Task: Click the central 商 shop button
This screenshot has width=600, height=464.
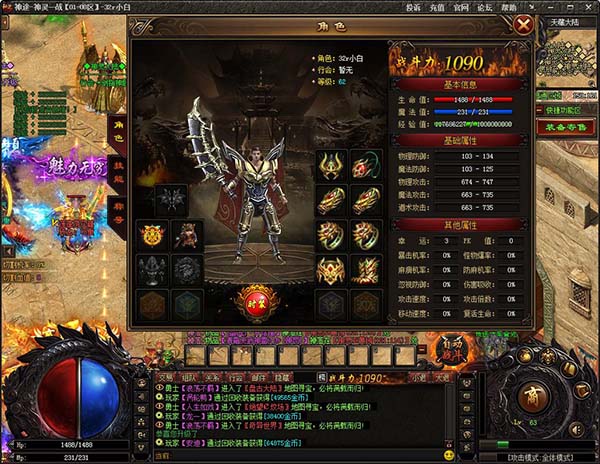Action: 534,393
